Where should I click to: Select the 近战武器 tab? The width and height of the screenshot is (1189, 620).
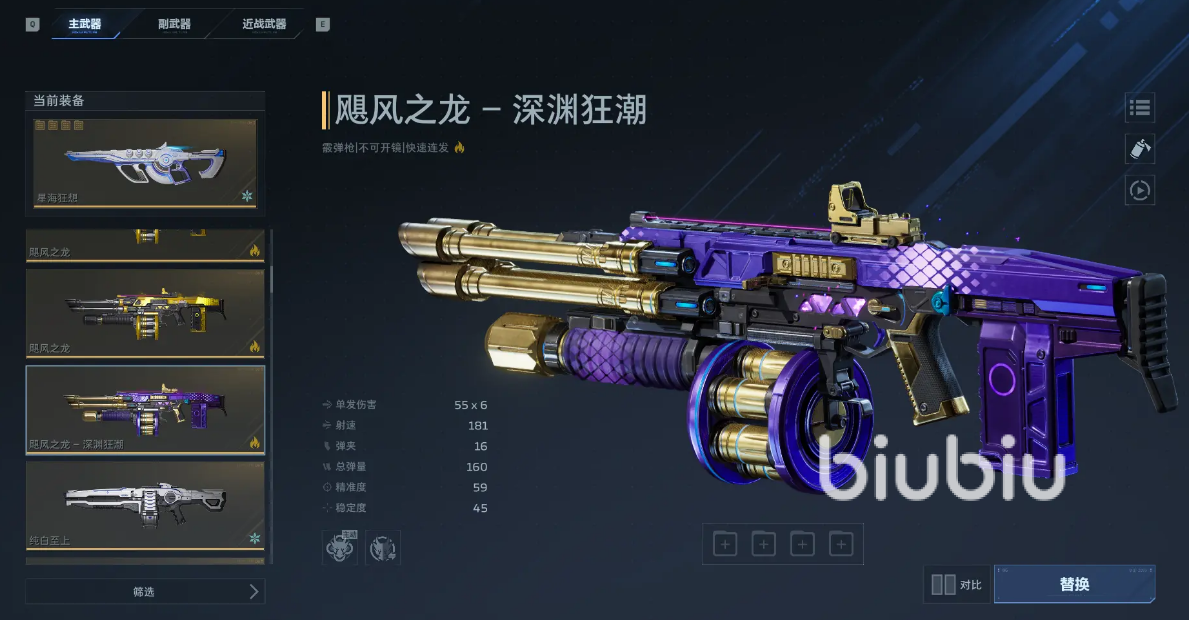[x=264, y=24]
